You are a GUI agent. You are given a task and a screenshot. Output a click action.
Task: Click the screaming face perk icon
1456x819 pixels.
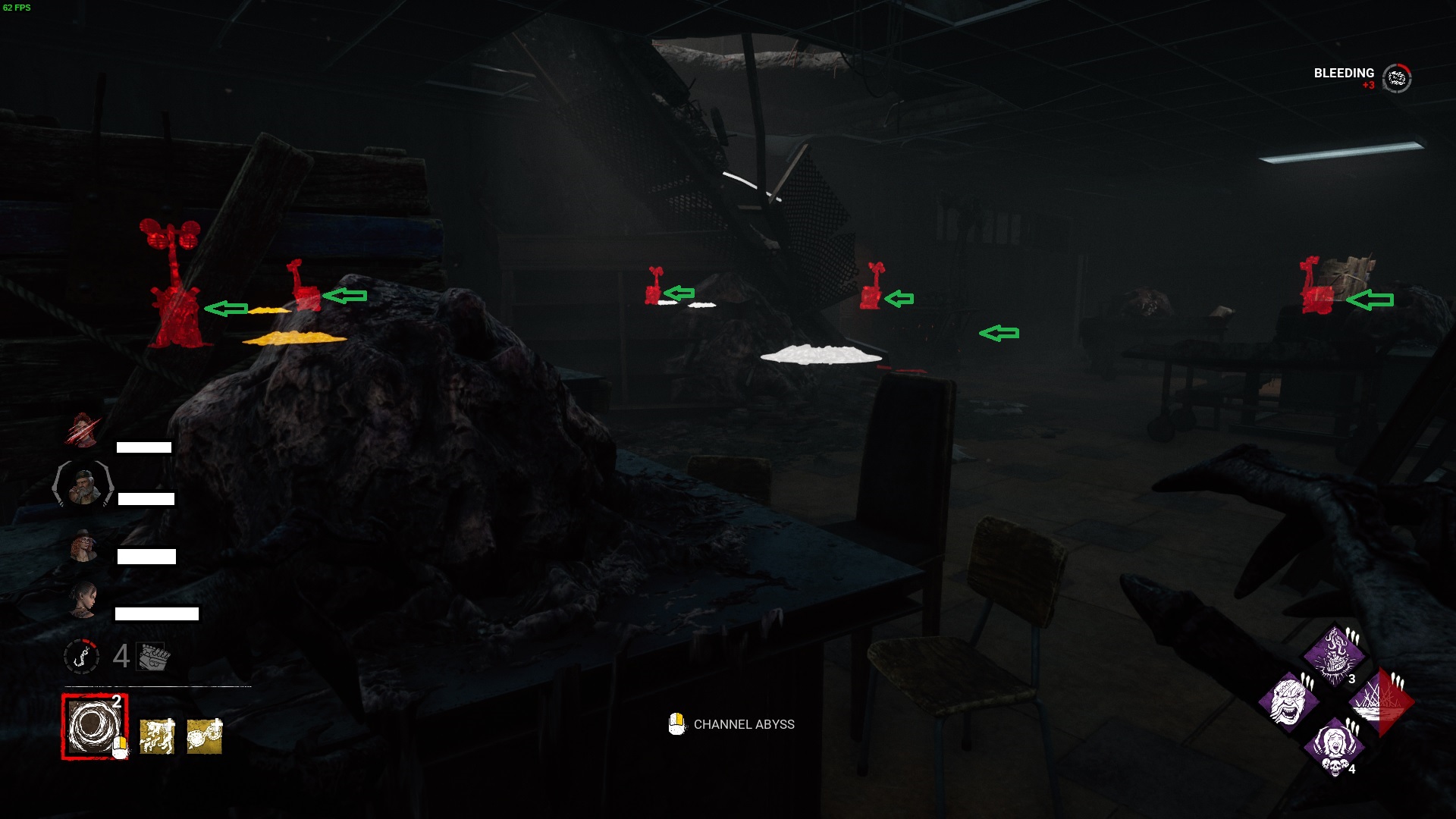pos(1289,703)
